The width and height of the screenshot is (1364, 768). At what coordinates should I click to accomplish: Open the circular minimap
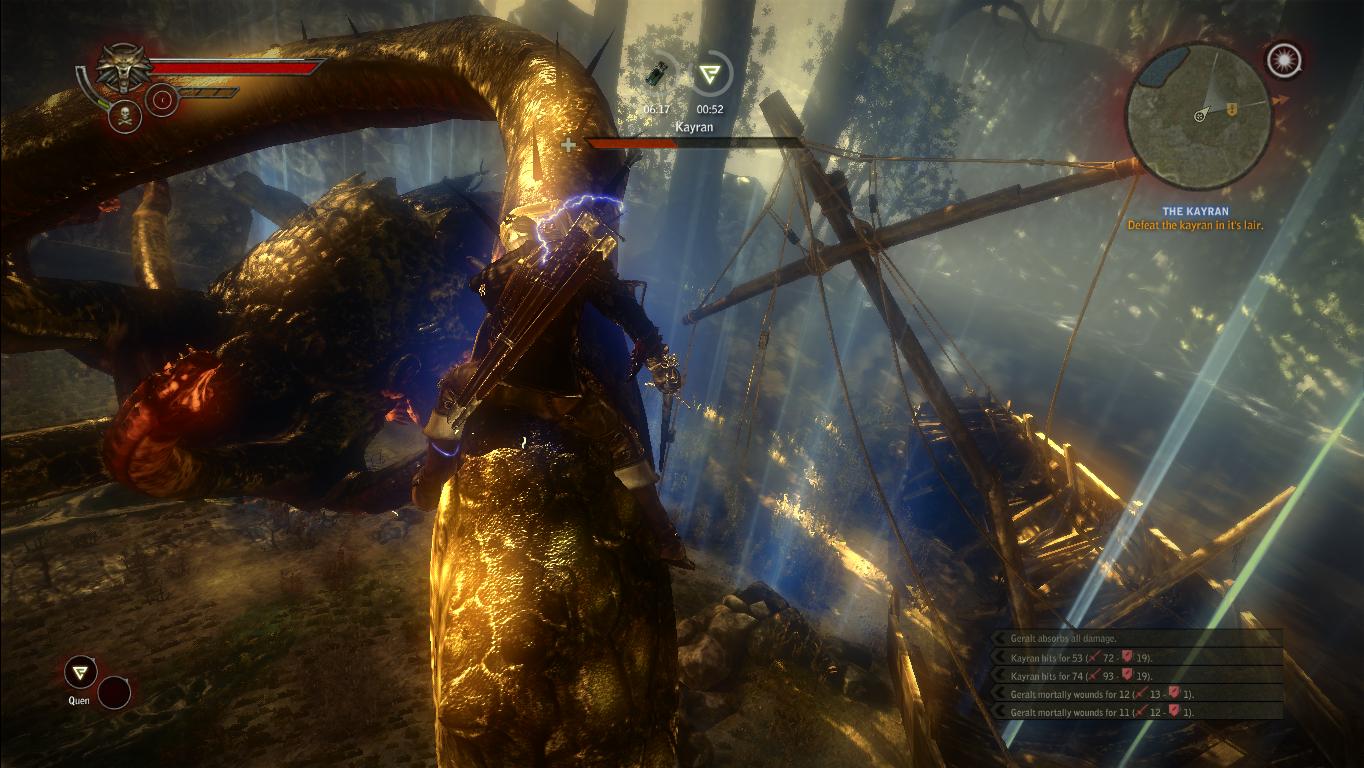1198,115
